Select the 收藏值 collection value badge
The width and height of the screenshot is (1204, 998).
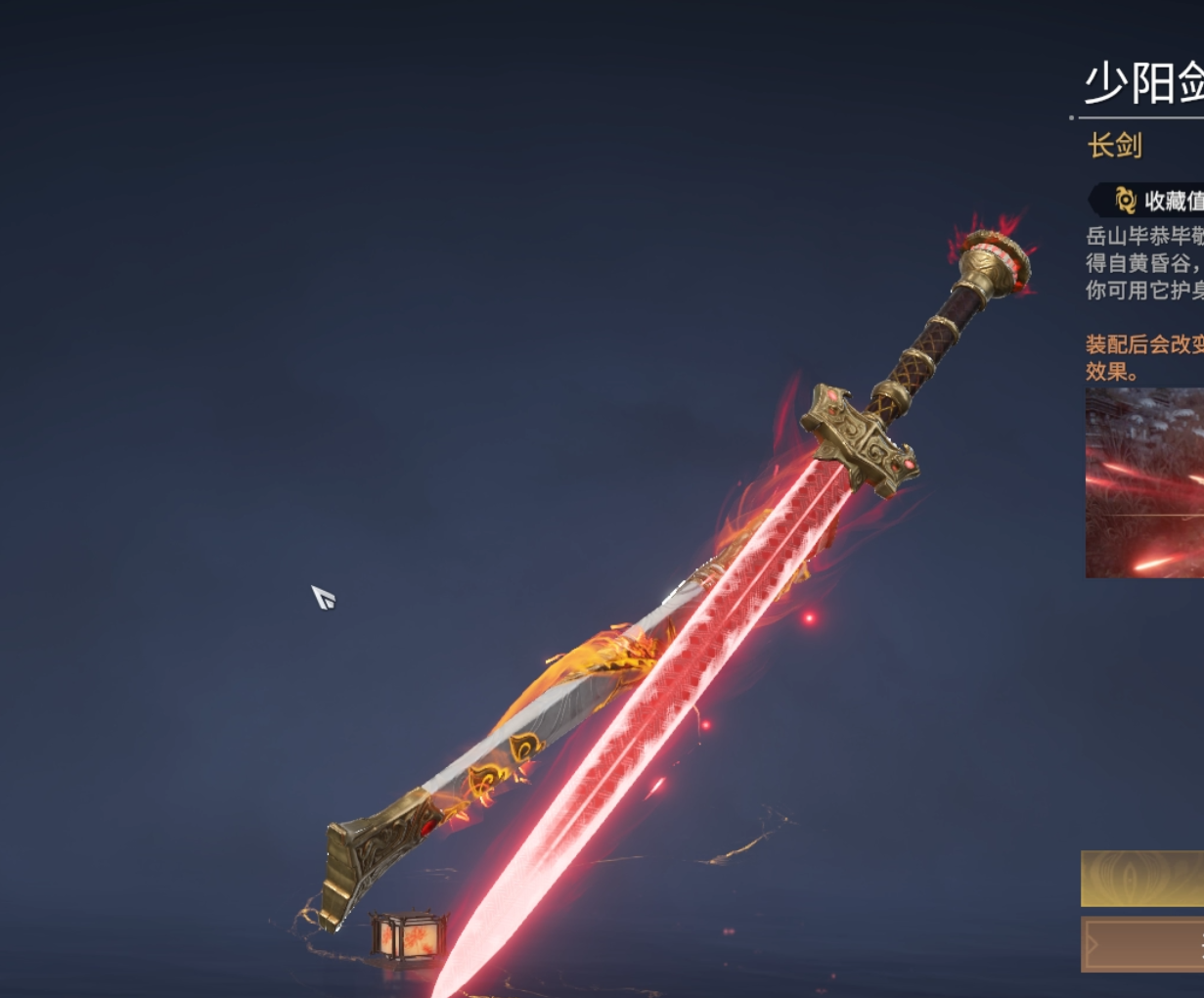(x=1149, y=201)
